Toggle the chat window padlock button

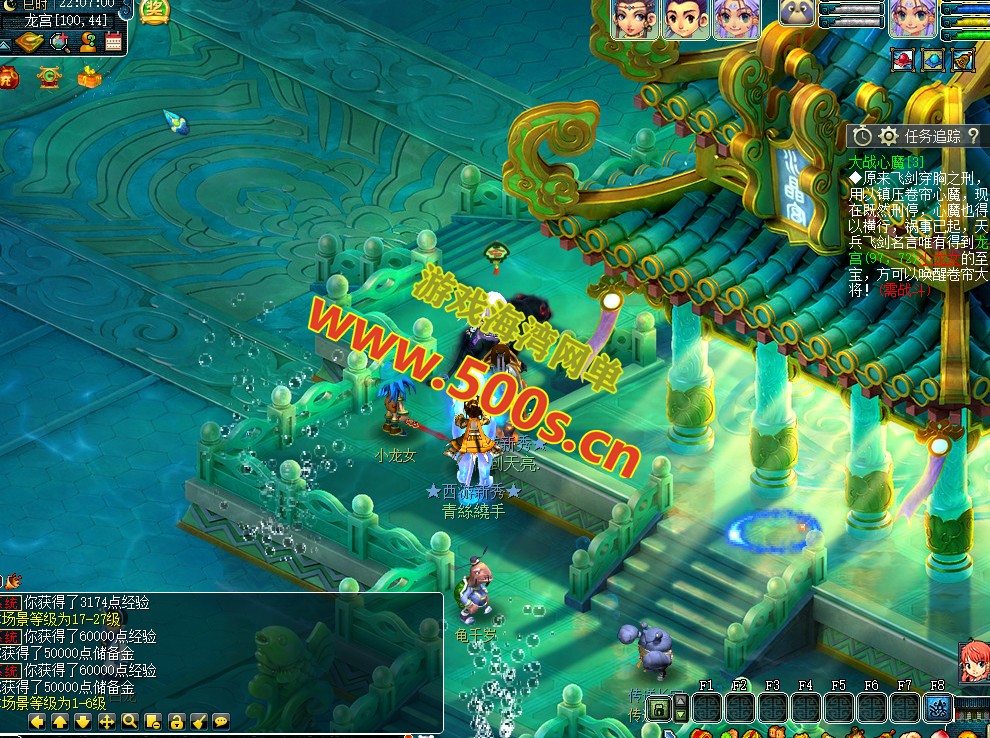[x=175, y=721]
